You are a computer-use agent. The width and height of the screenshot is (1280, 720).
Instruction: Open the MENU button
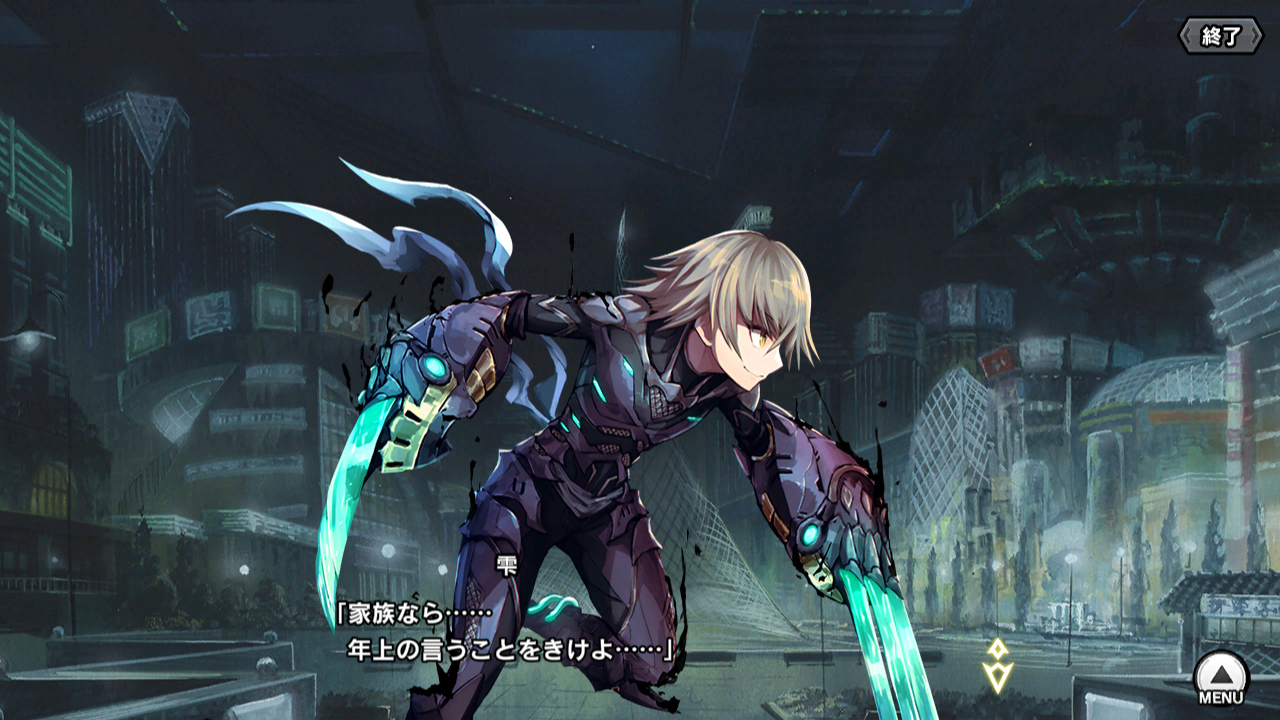(1221, 679)
